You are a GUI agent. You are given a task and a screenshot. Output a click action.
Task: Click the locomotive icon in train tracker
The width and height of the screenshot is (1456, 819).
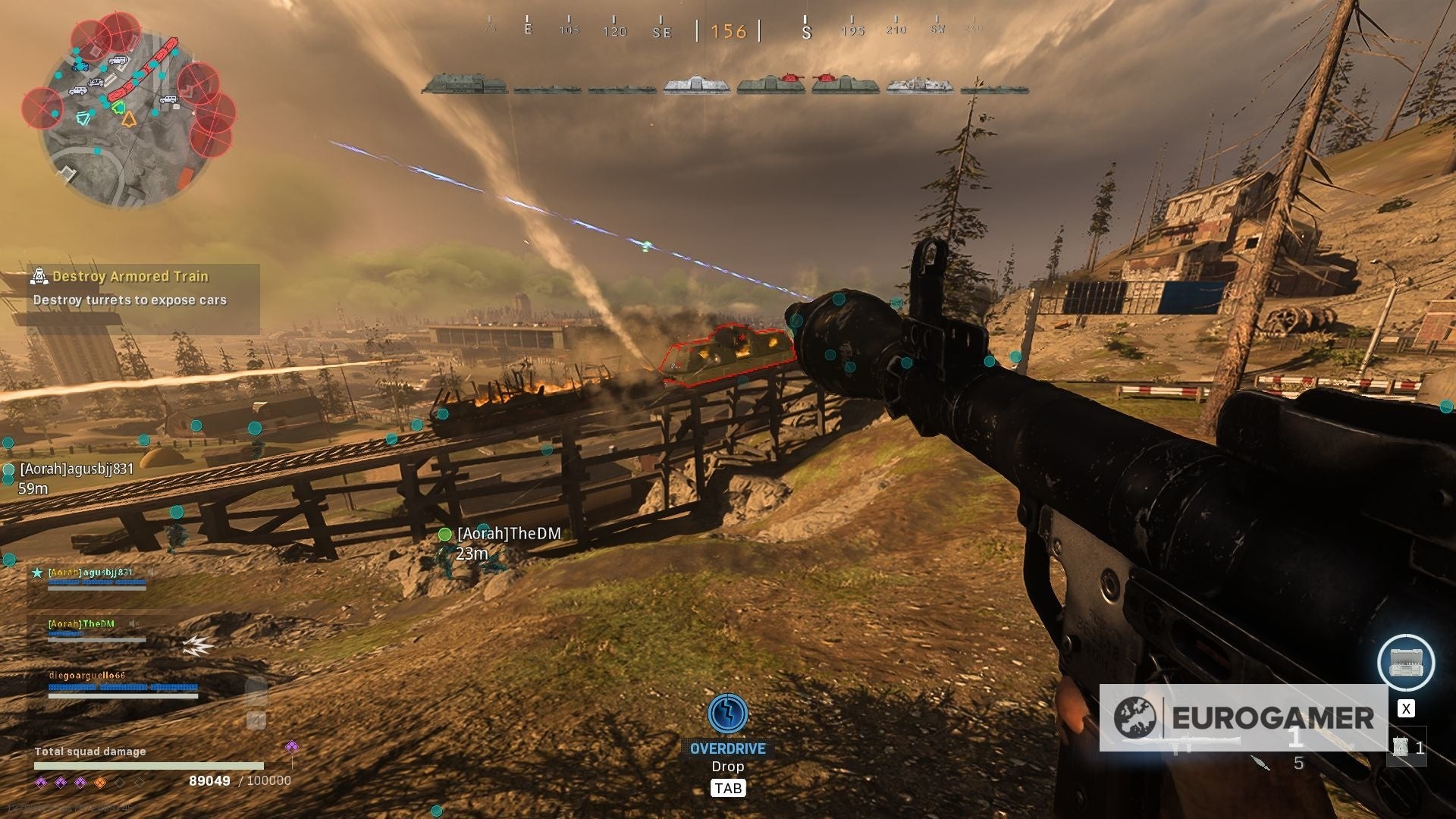pos(464,83)
